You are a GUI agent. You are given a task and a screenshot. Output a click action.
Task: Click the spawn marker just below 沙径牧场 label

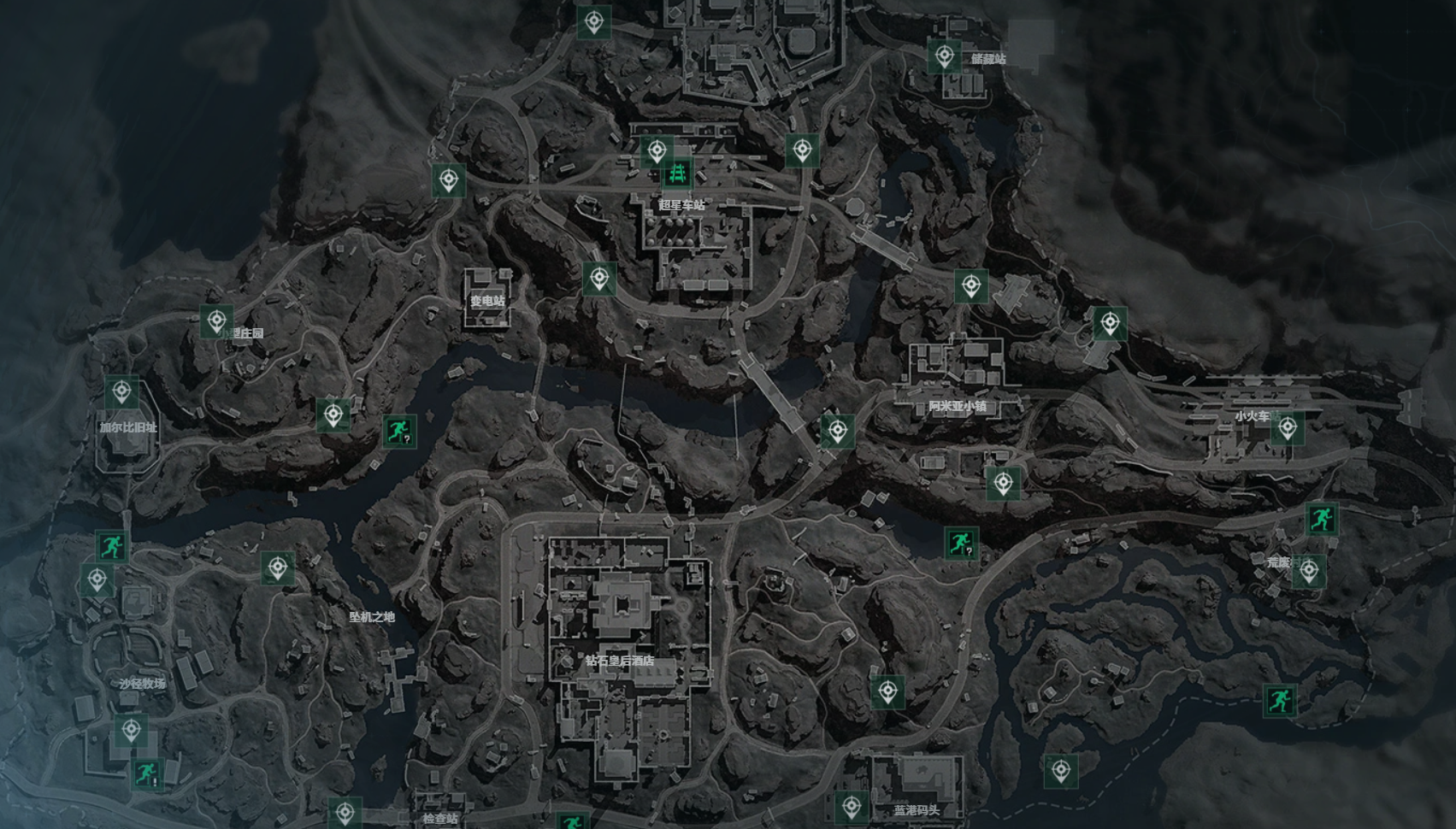click(131, 731)
